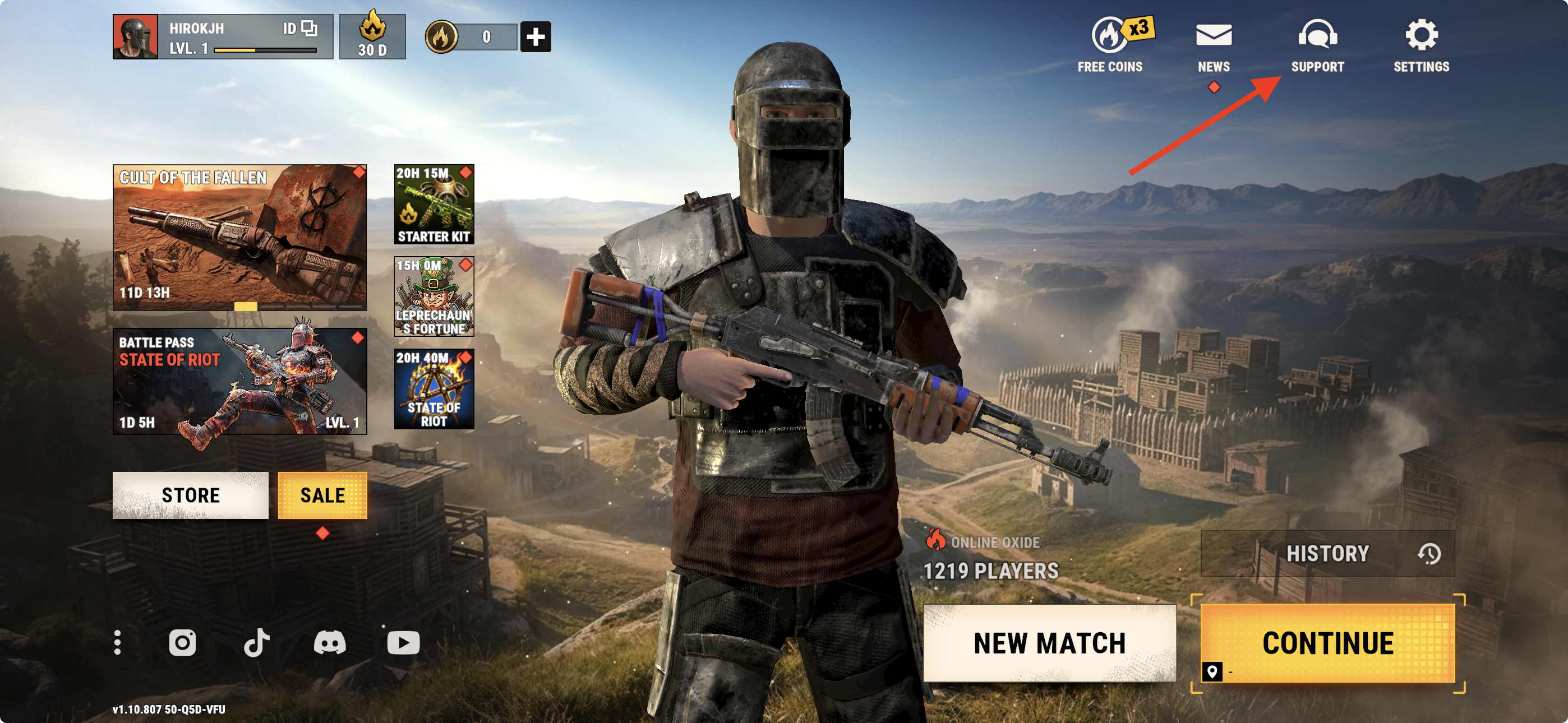This screenshot has width=1568, height=723.
Task: Open the Store
Action: click(191, 495)
